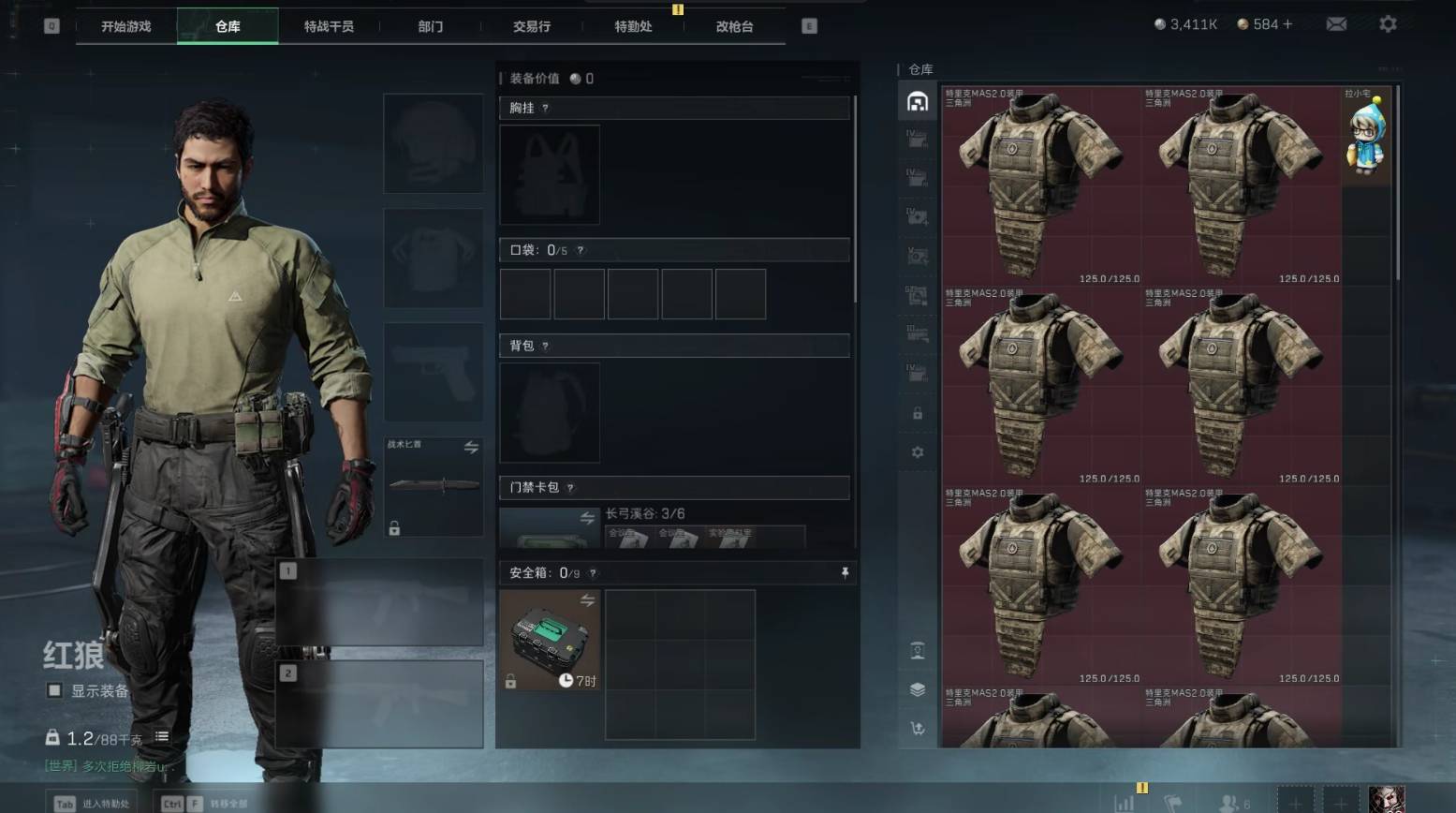Select the 战术匕首 knife slot

(x=433, y=485)
